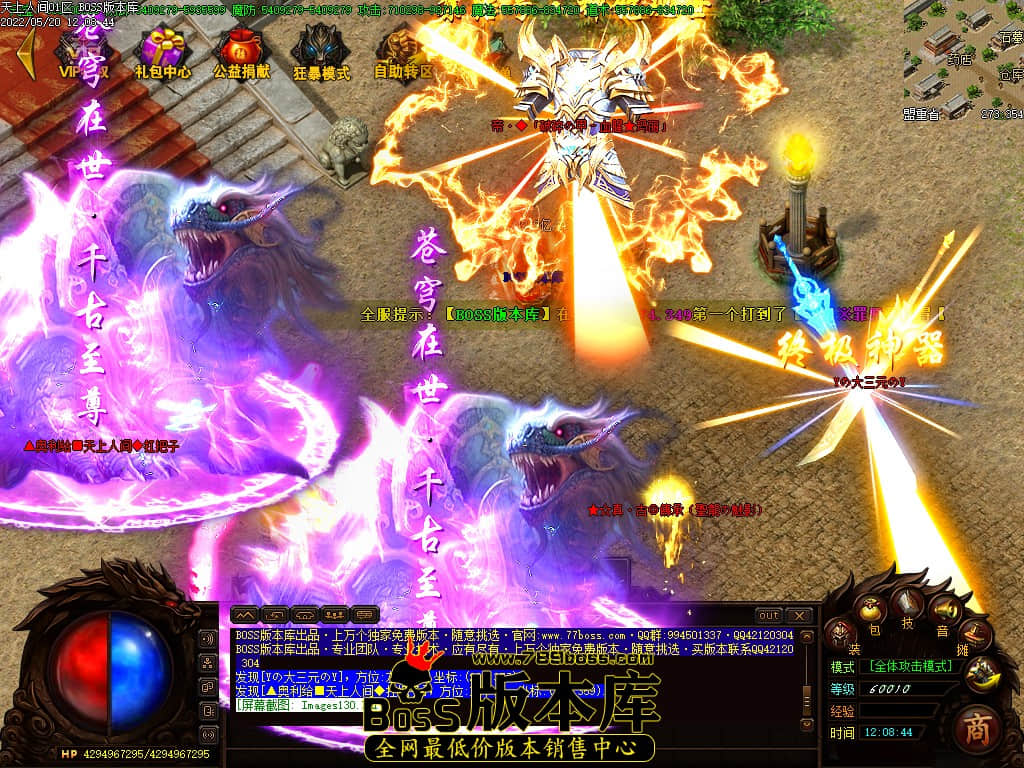Viewport: 1024px width, 768px height.
Task: Open the 自助转区 server transfer
Action: coord(402,50)
